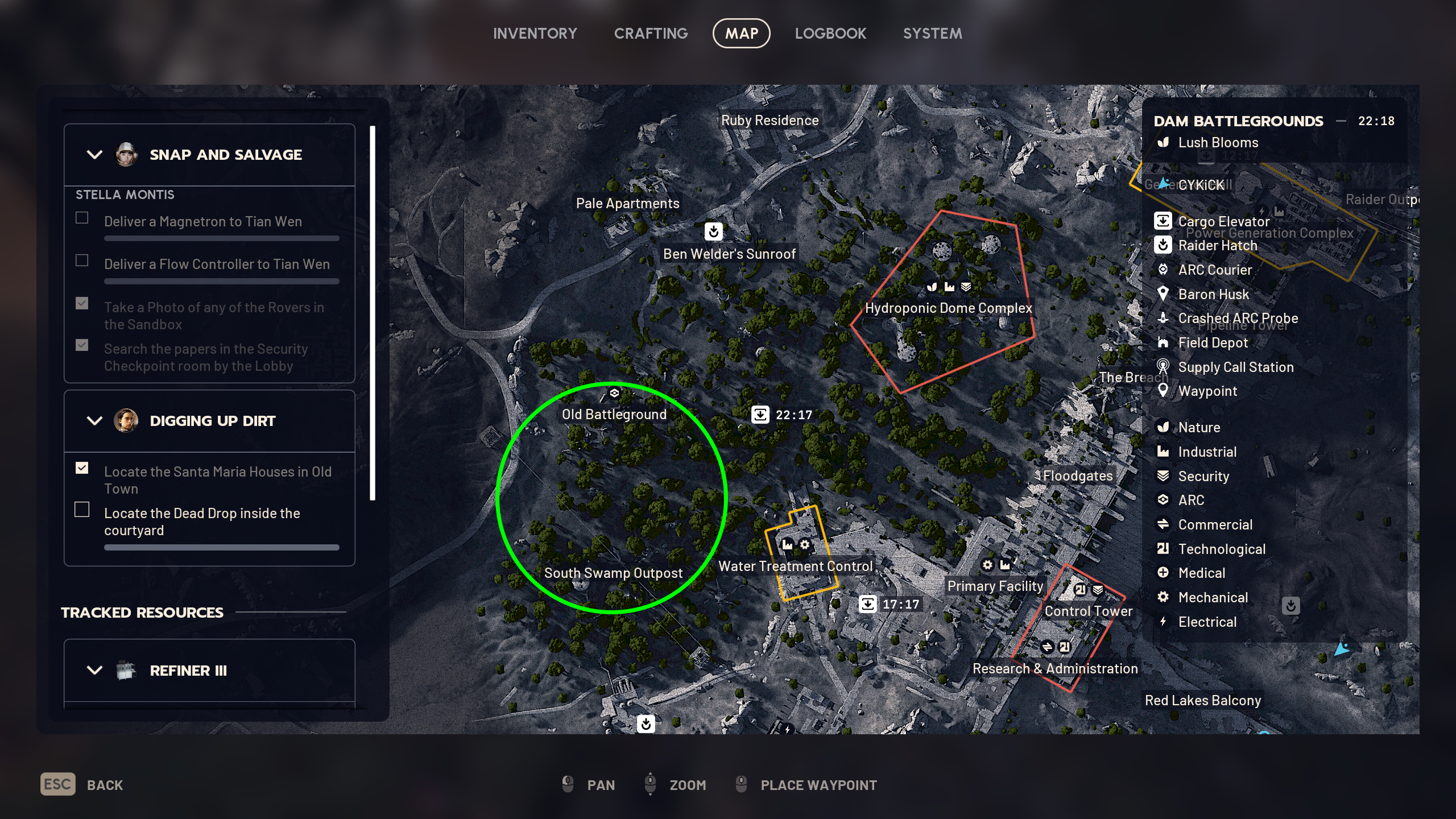
Task: Click the extraction icon at Ben Welder's Sunroof
Action: pyautogui.click(x=714, y=231)
